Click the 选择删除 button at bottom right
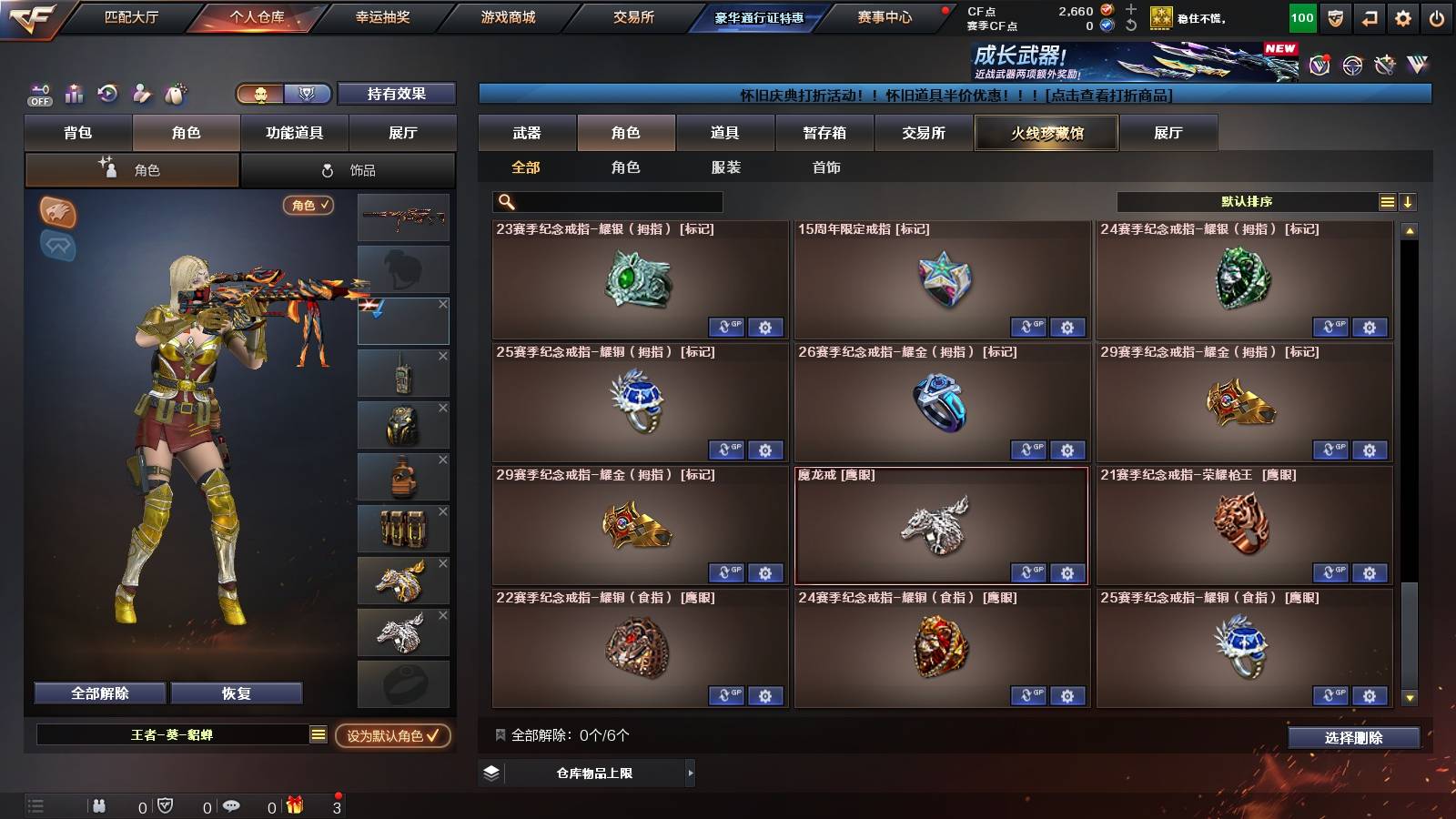Image resolution: width=1456 pixels, height=819 pixels. [x=1354, y=738]
